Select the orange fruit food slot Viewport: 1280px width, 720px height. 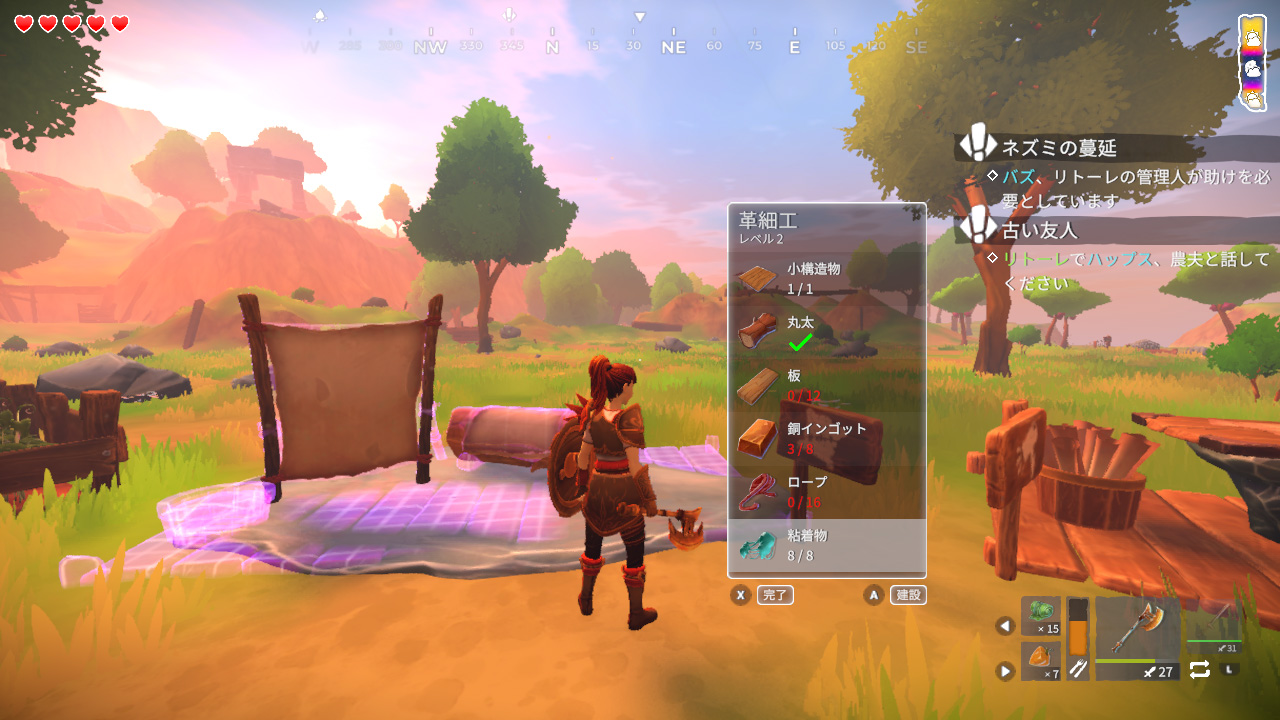[1041, 662]
